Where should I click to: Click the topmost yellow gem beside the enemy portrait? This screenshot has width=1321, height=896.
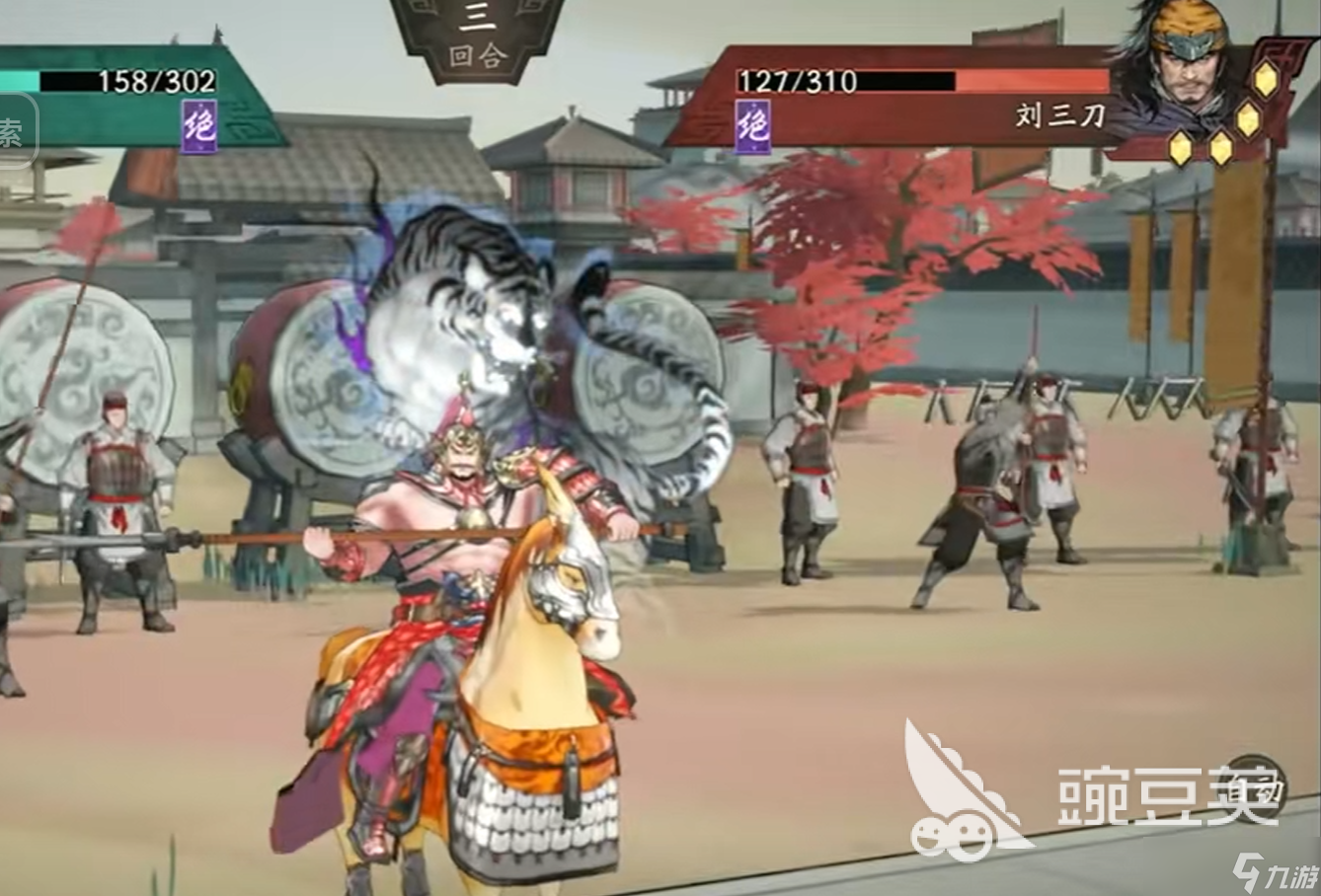tap(1265, 78)
